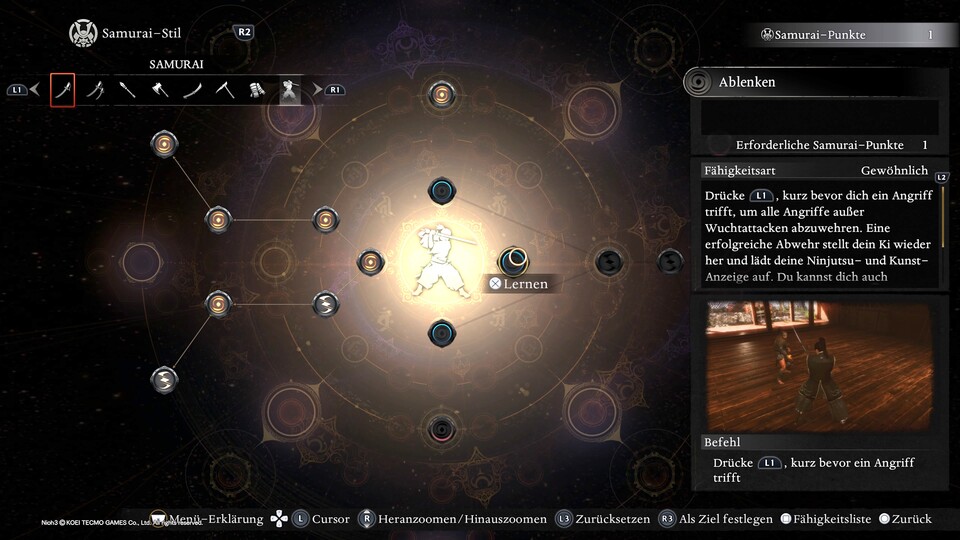Select the red-ringed skill node
960x540 pixels.
tap(441, 430)
